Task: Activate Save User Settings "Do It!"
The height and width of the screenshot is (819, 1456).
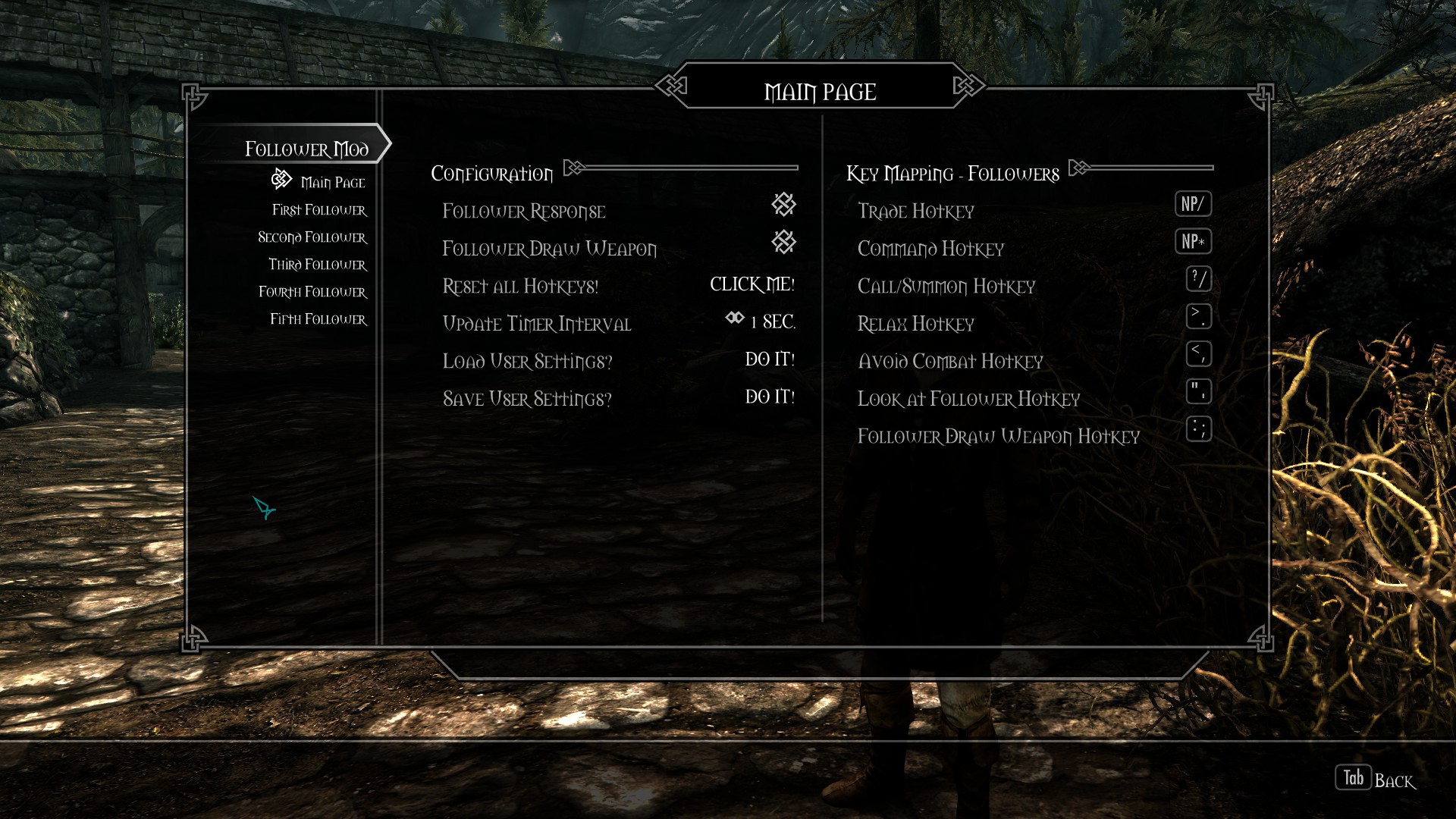Action: pos(770,397)
